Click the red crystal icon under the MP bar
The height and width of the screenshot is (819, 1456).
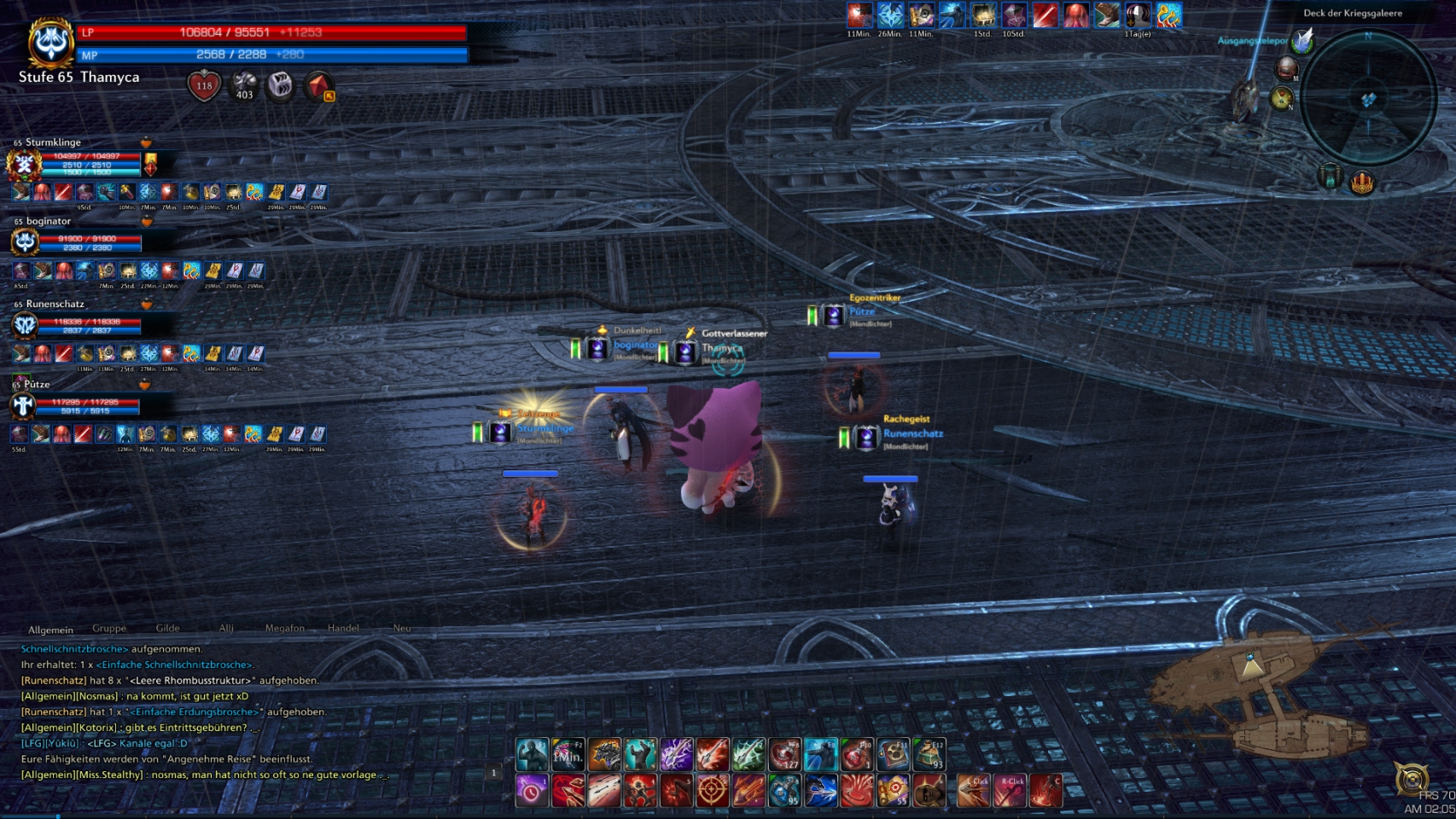coord(319,85)
